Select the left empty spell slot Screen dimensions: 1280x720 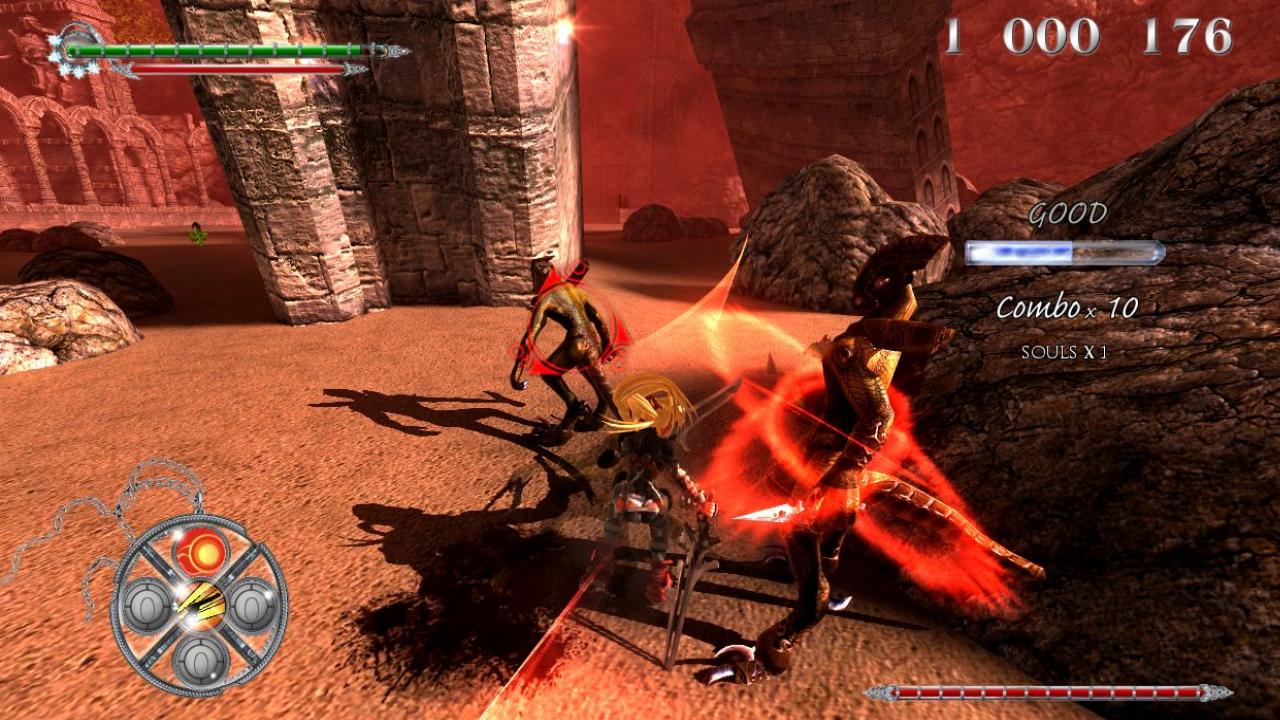point(147,607)
